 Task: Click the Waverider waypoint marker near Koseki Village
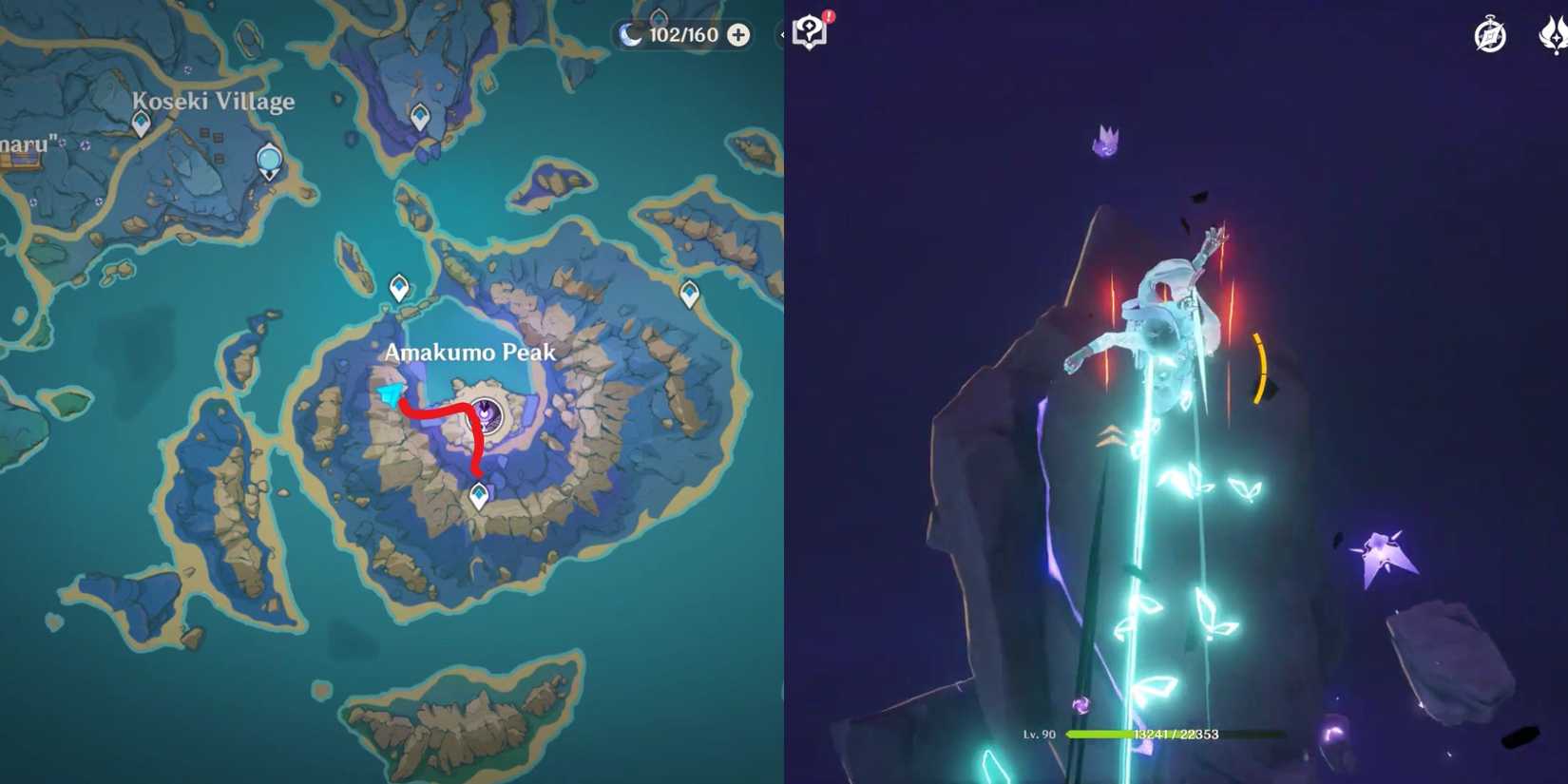coord(269,160)
